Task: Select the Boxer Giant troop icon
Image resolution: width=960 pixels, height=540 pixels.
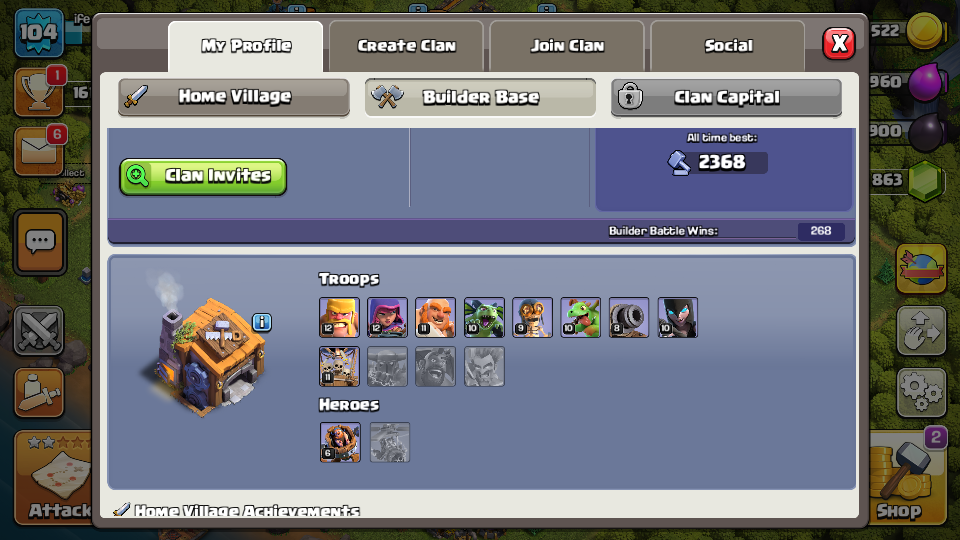Action: (x=435, y=317)
